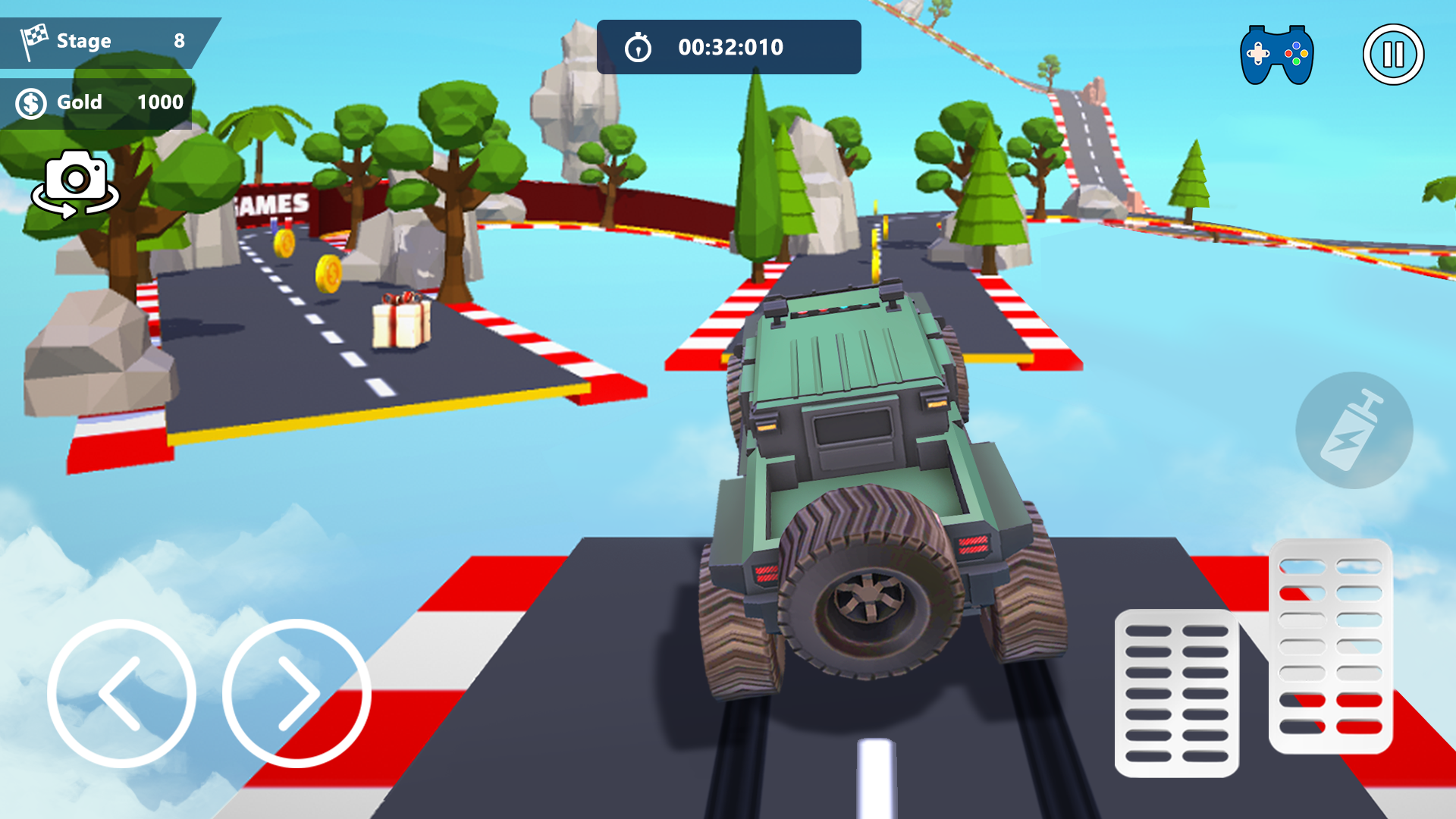Viewport: 1456px width, 819px height.
Task: Pause the game
Action: coord(1394,54)
